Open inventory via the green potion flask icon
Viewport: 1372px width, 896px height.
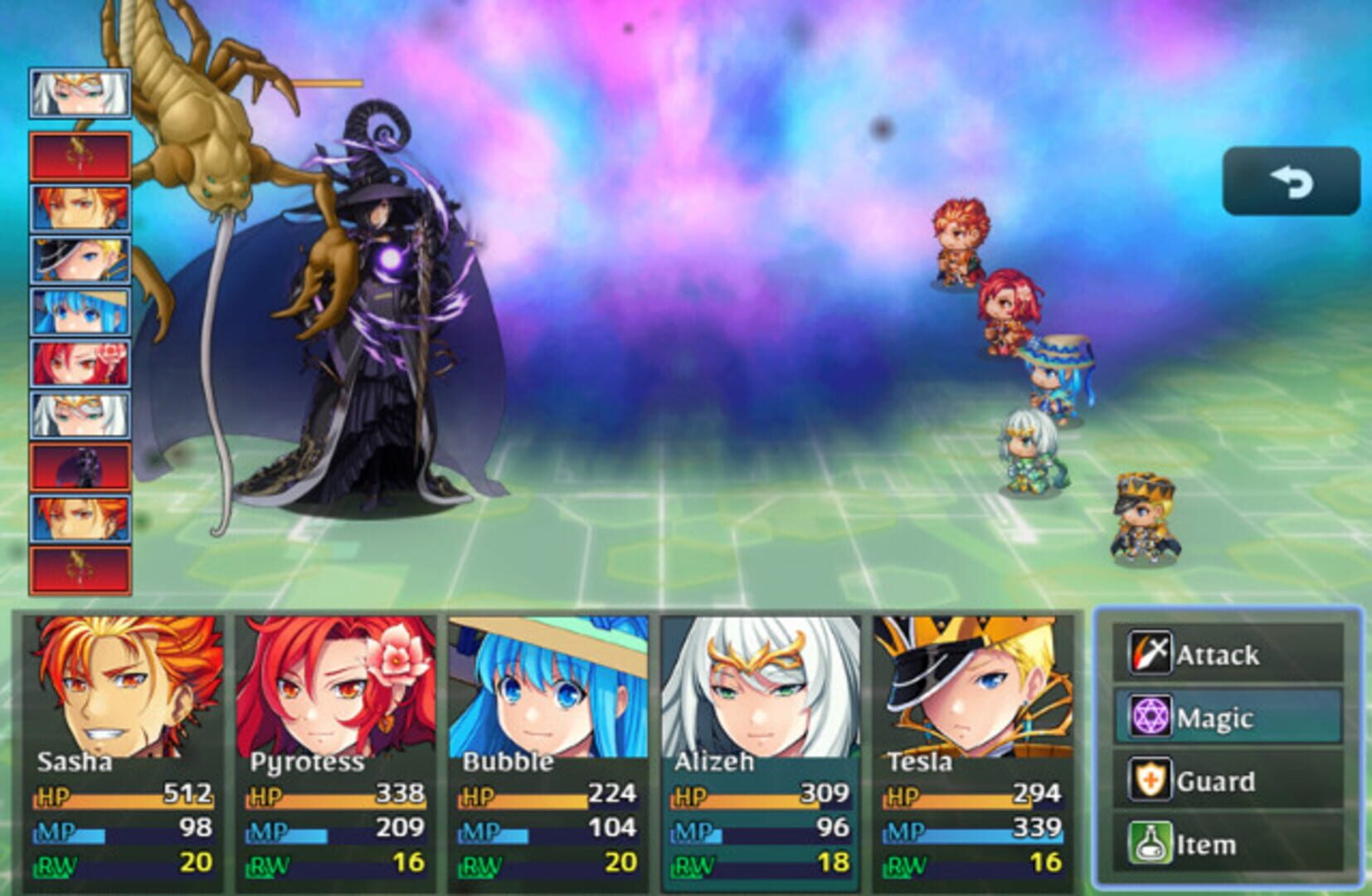1152,843
